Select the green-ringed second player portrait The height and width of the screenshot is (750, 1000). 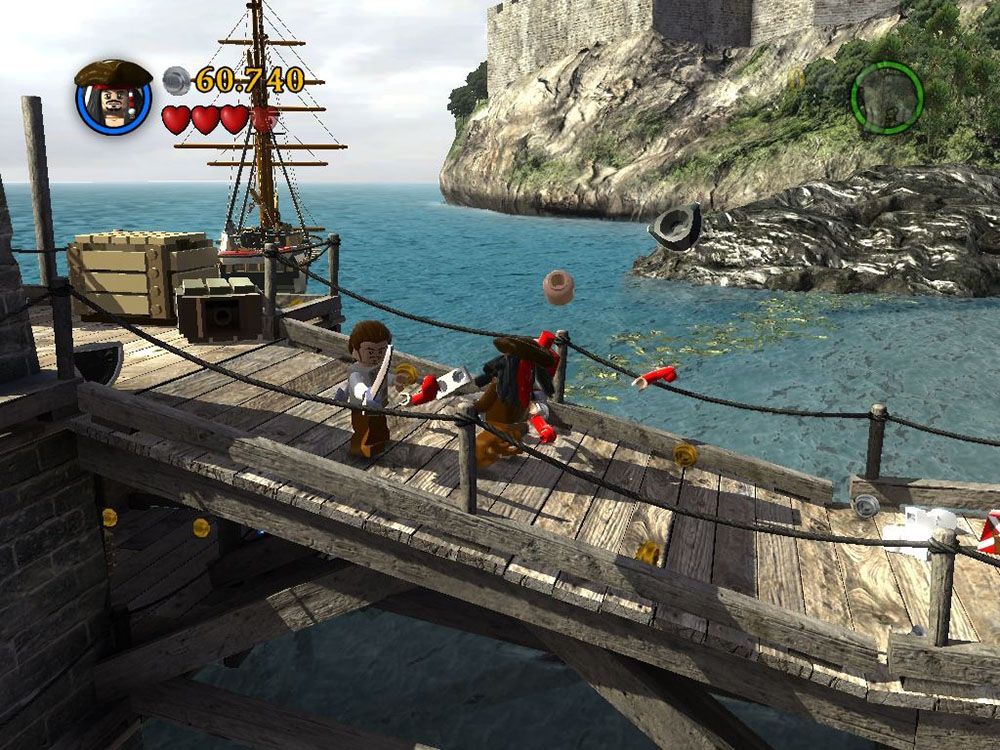click(x=887, y=98)
